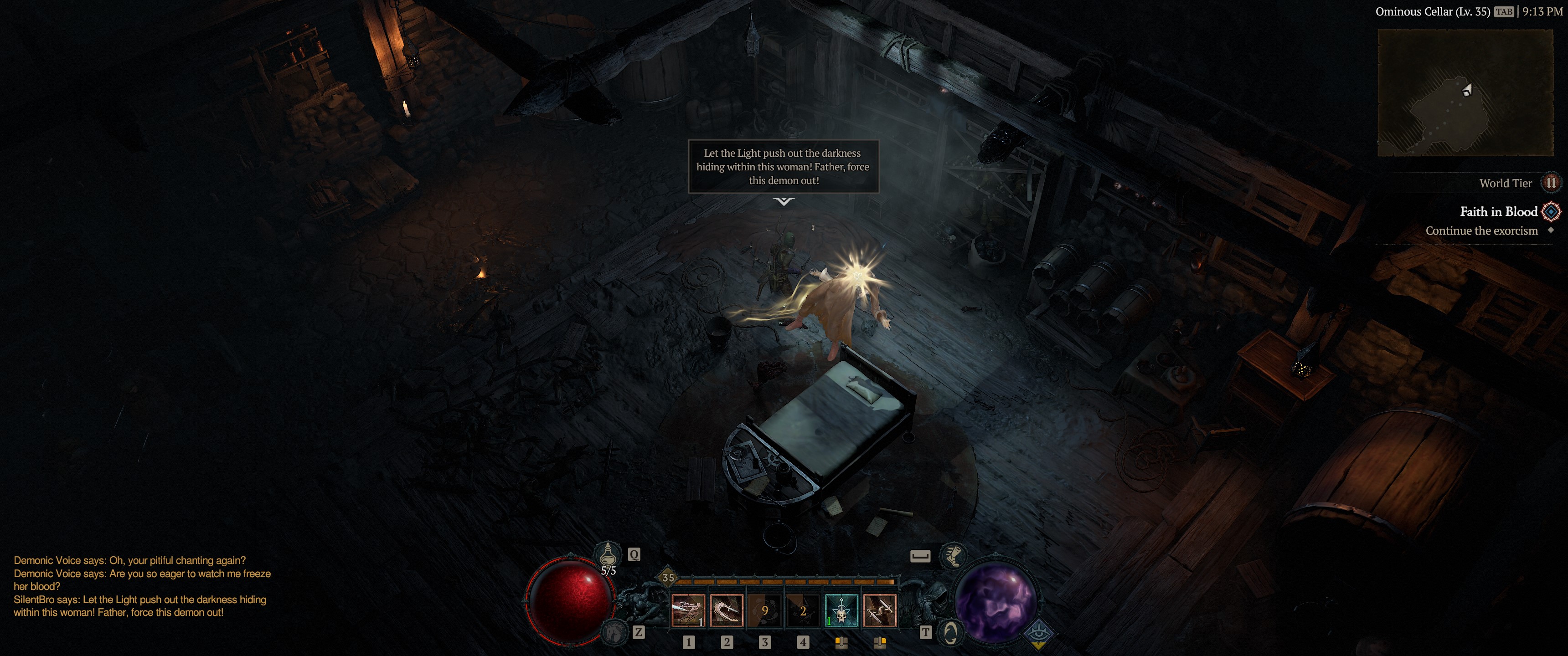Use the healing potion flask
The width and height of the screenshot is (1568, 656).
tap(608, 556)
